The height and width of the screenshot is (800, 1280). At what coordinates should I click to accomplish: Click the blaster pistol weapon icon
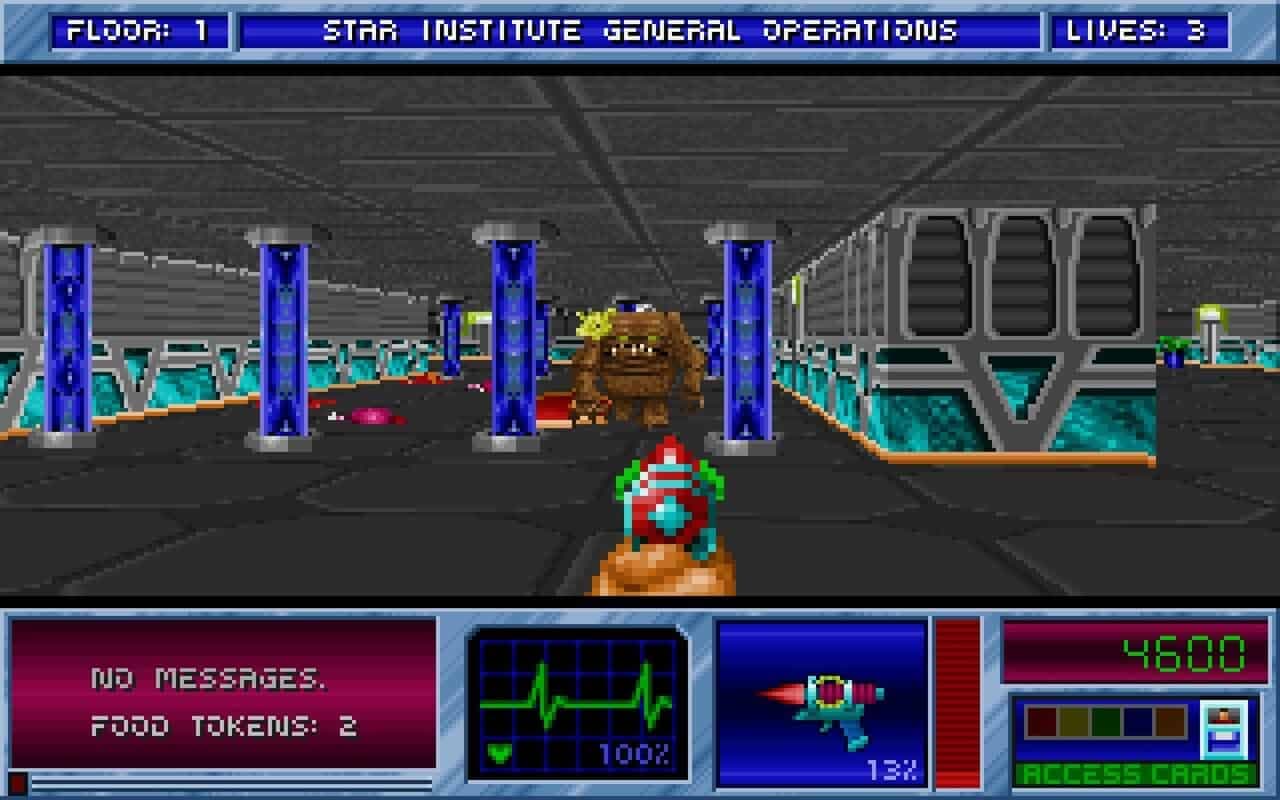click(x=832, y=700)
